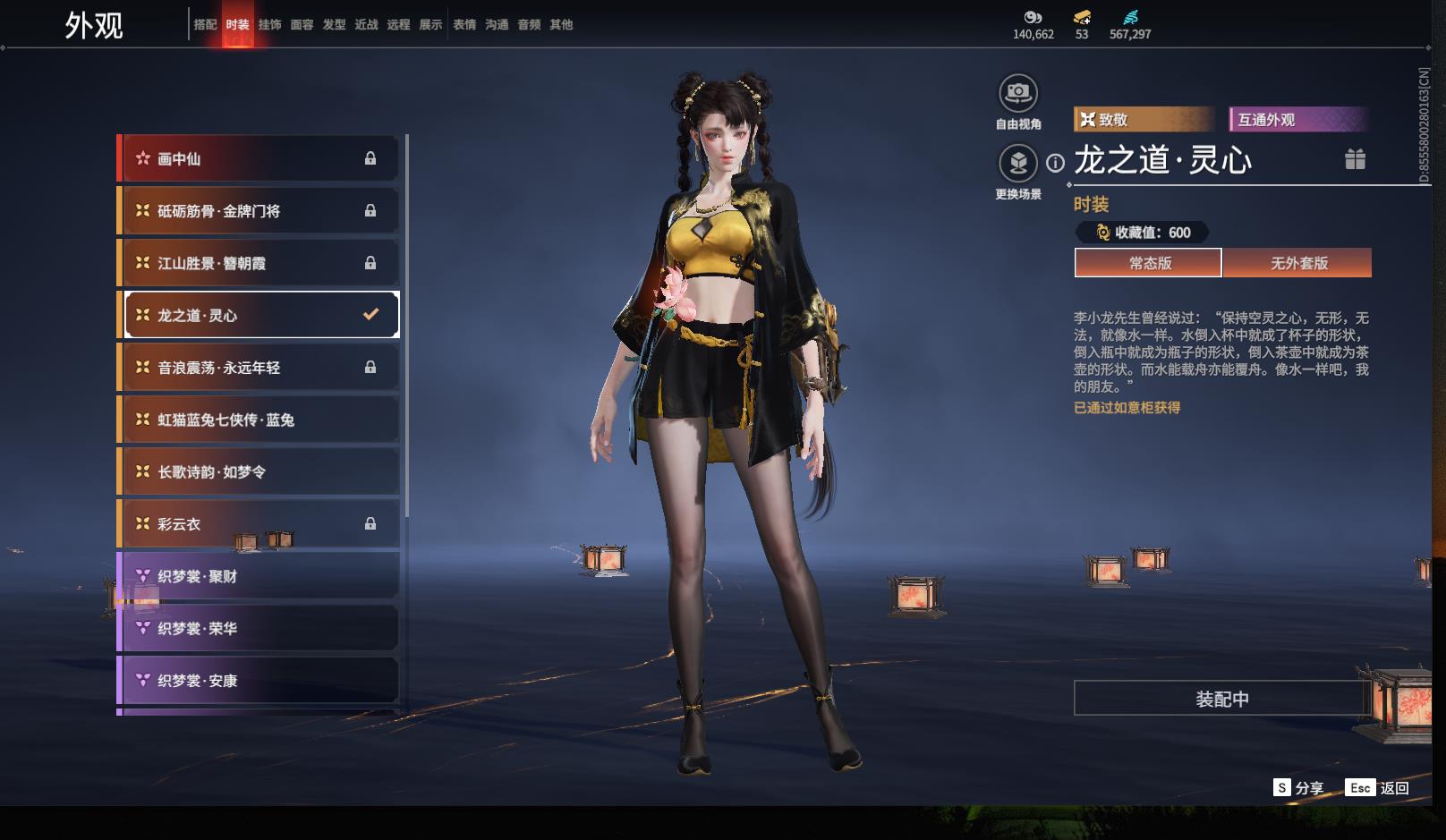
Task: Click the 装配中 equip button
Action: click(1222, 699)
